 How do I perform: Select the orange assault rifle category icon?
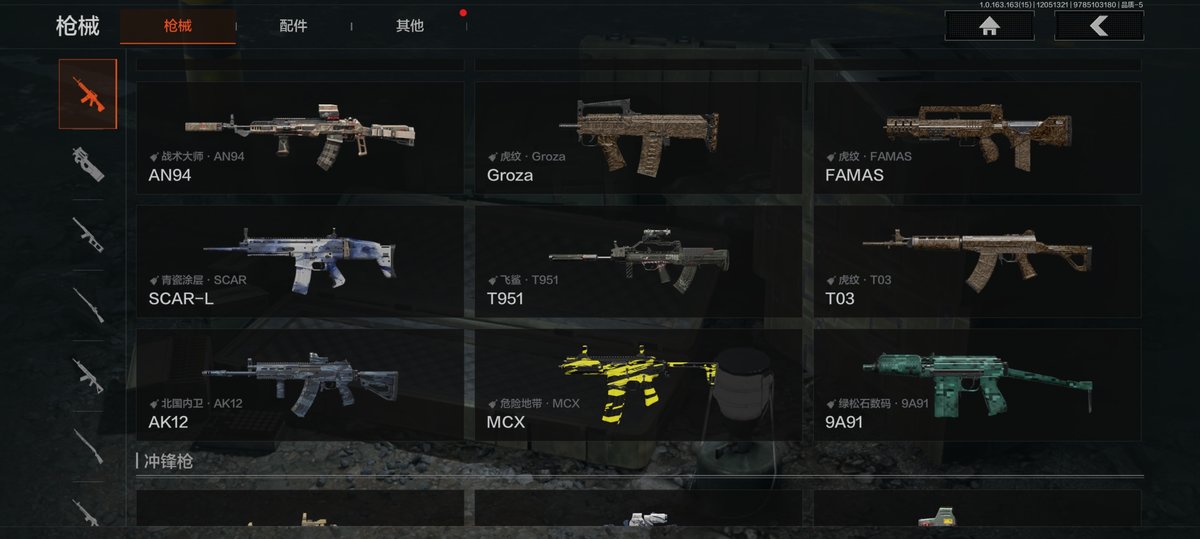point(88,94)
